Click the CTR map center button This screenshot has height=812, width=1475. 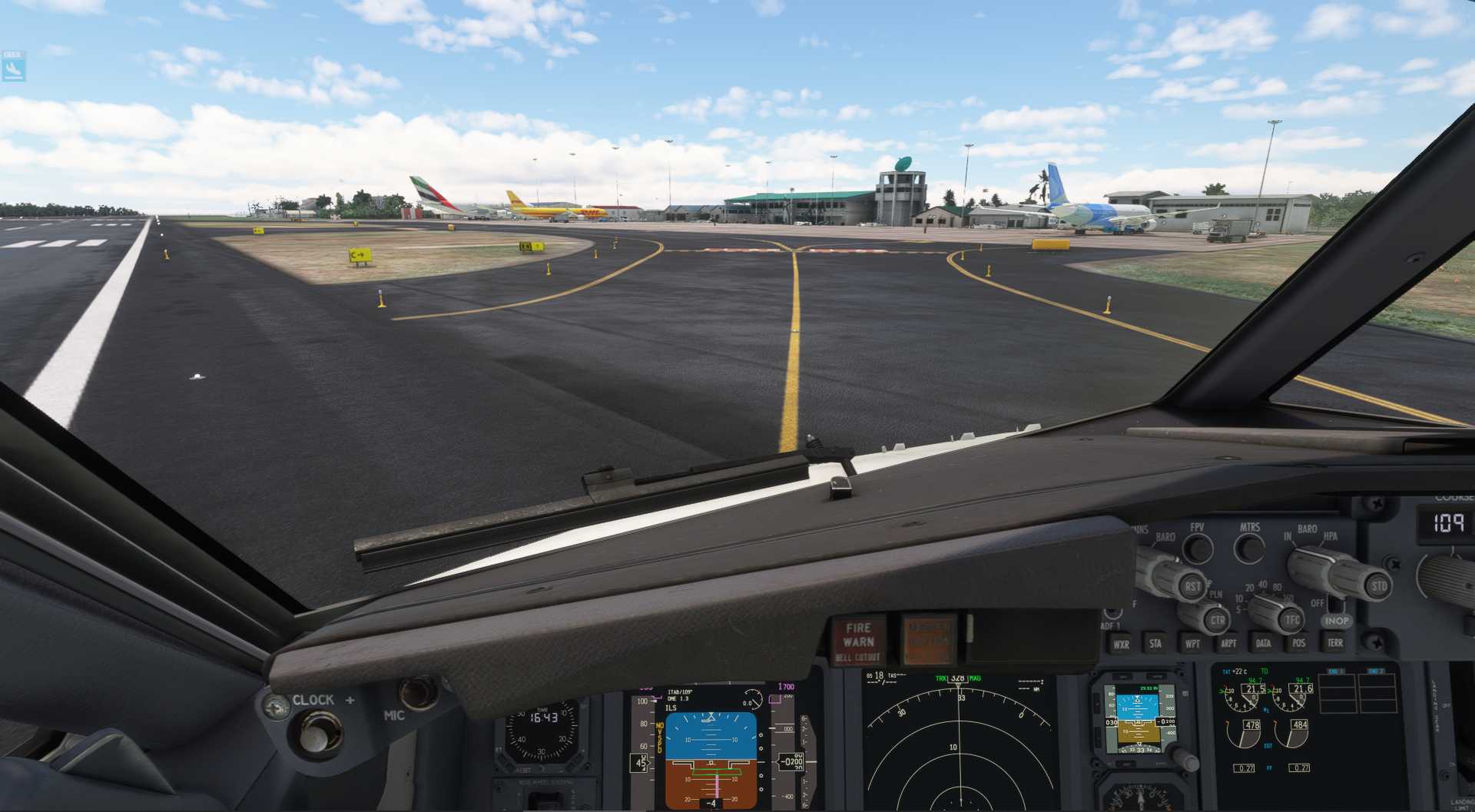[1217, 620]
